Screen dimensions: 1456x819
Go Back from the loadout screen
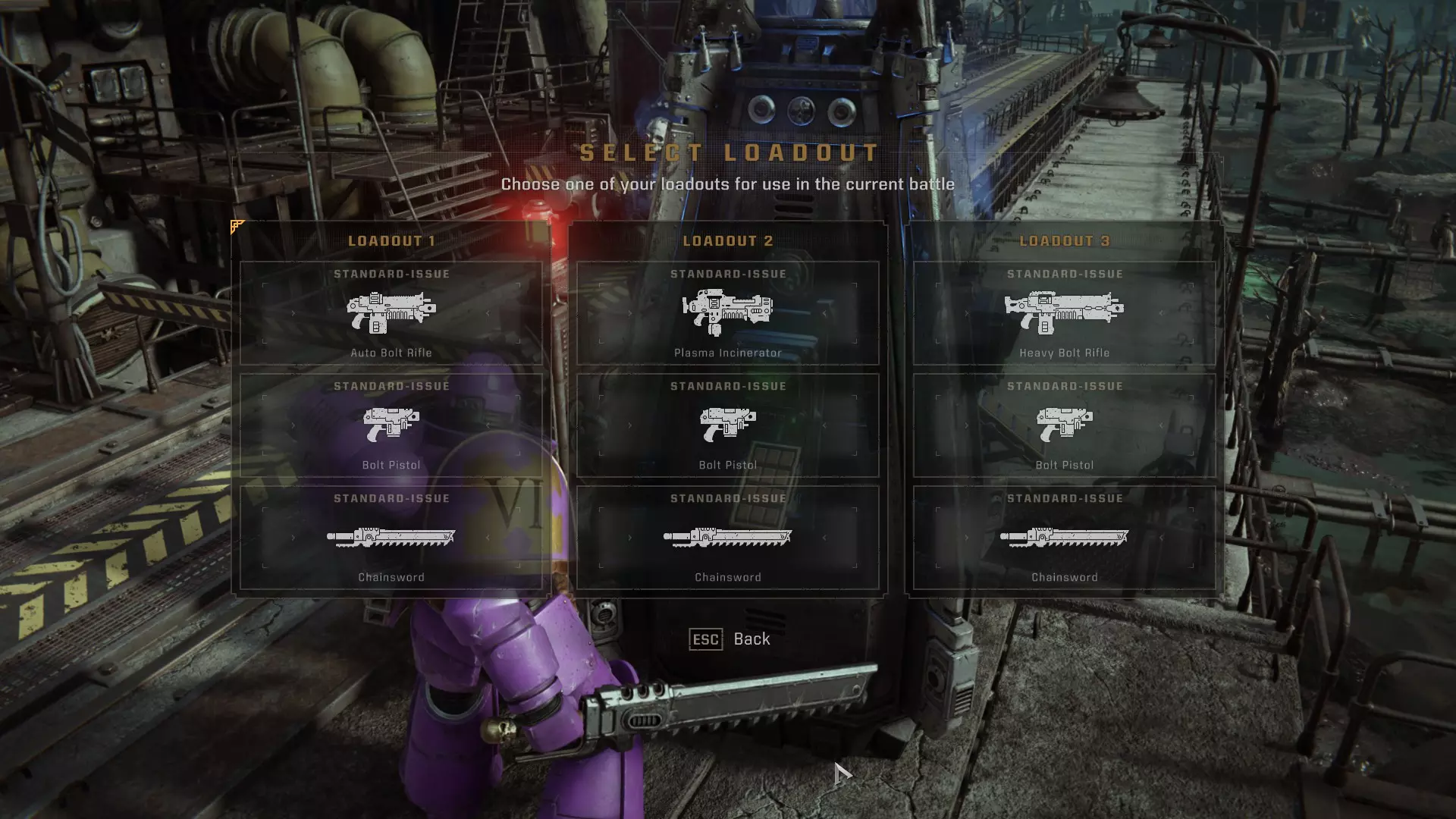pos(730,639)
